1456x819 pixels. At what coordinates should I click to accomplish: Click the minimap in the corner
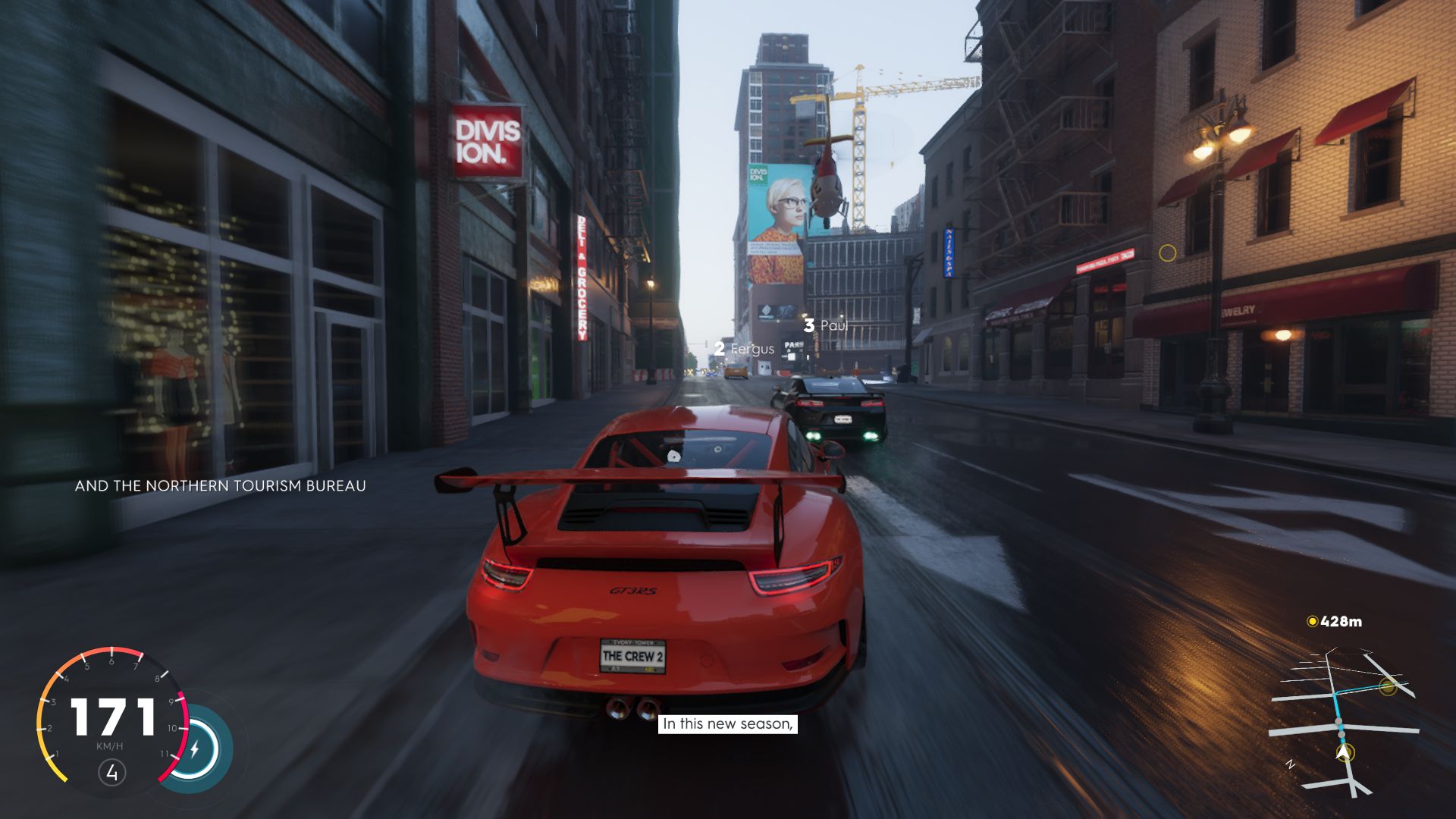coord(1344,720)
